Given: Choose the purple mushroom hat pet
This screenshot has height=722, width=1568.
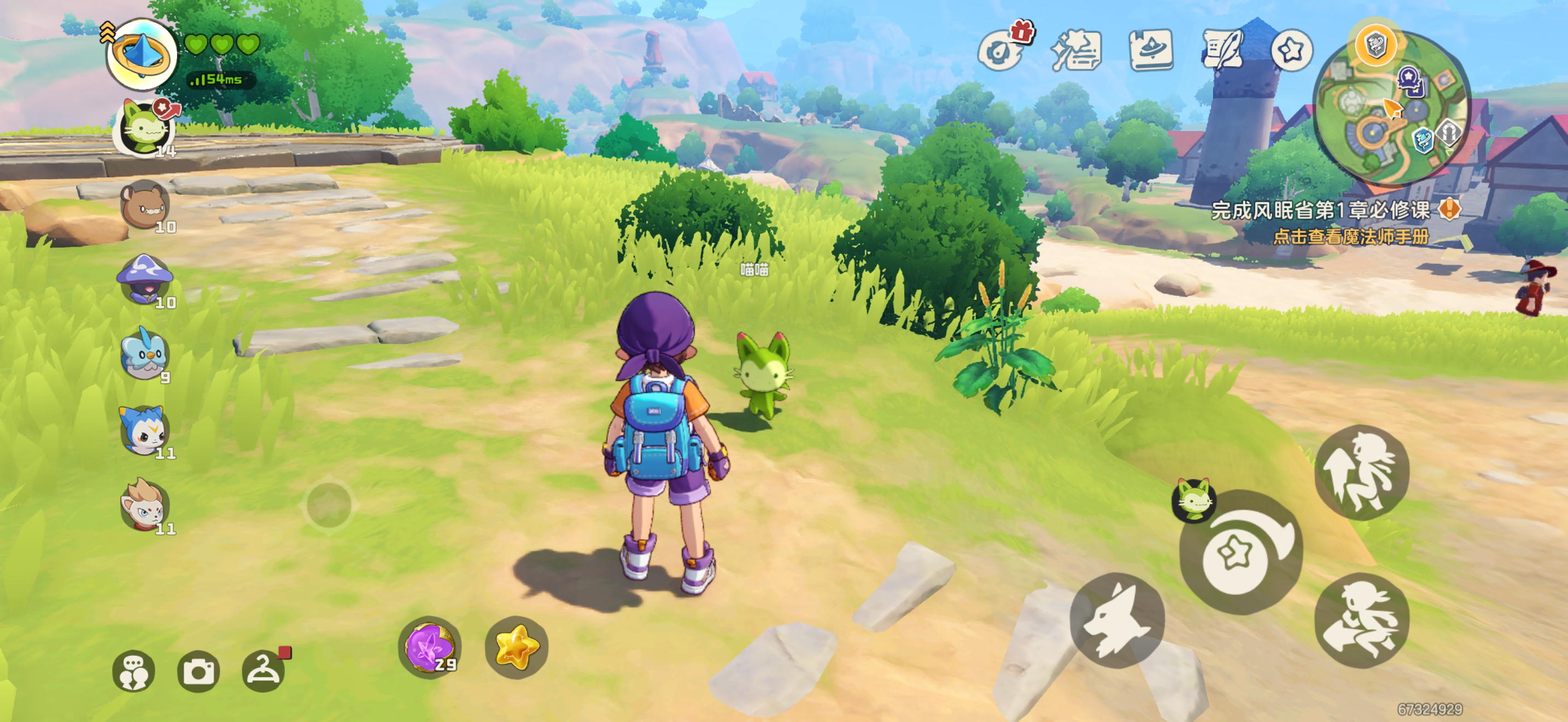Looking at the screenshot, I should tap(145, 280).
